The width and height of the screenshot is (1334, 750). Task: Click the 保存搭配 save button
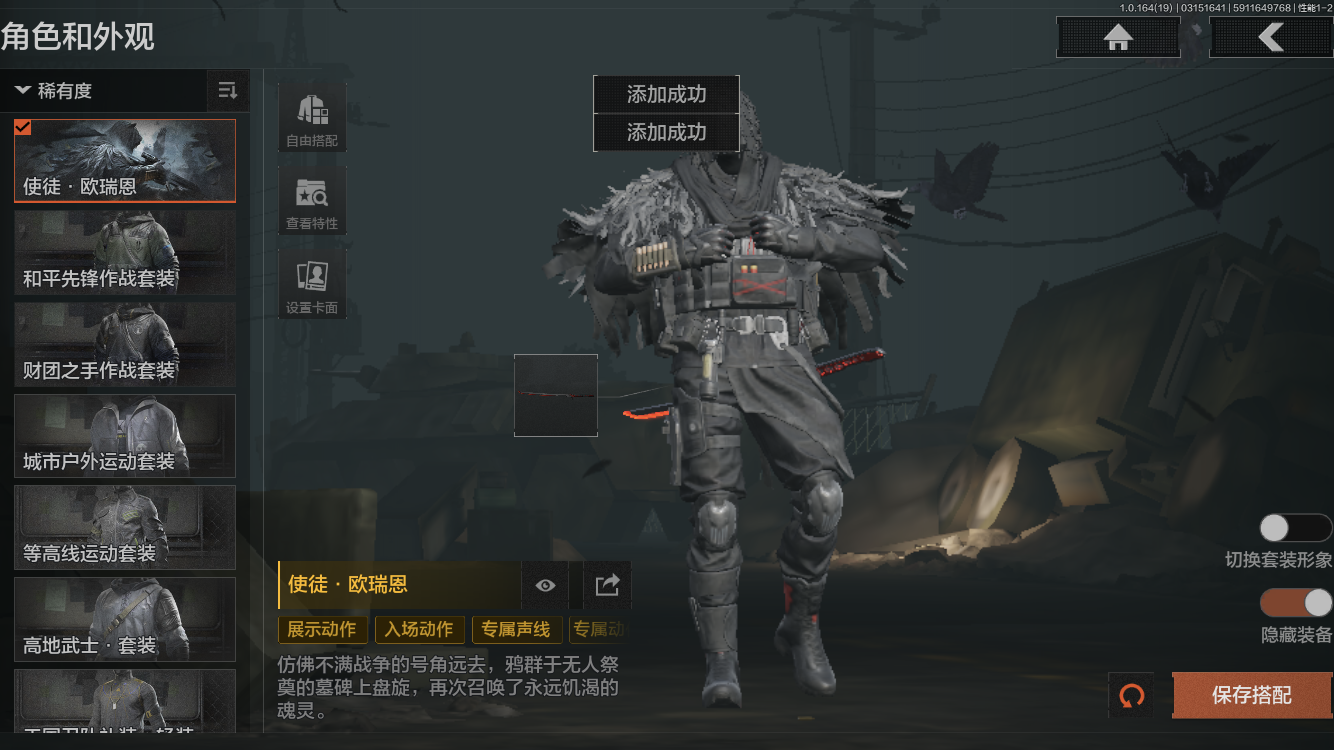click(x=1251, y=696)
